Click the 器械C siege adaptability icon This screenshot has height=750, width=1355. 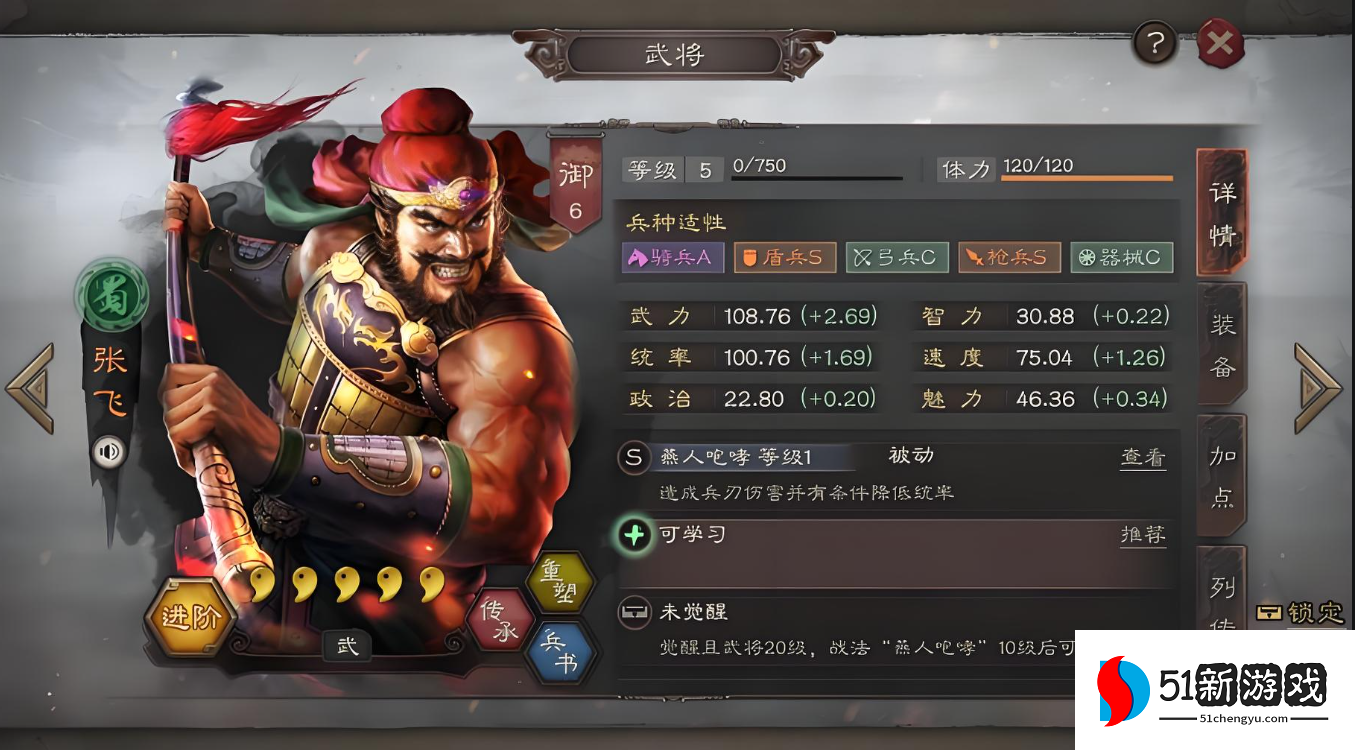[1122, 257]
